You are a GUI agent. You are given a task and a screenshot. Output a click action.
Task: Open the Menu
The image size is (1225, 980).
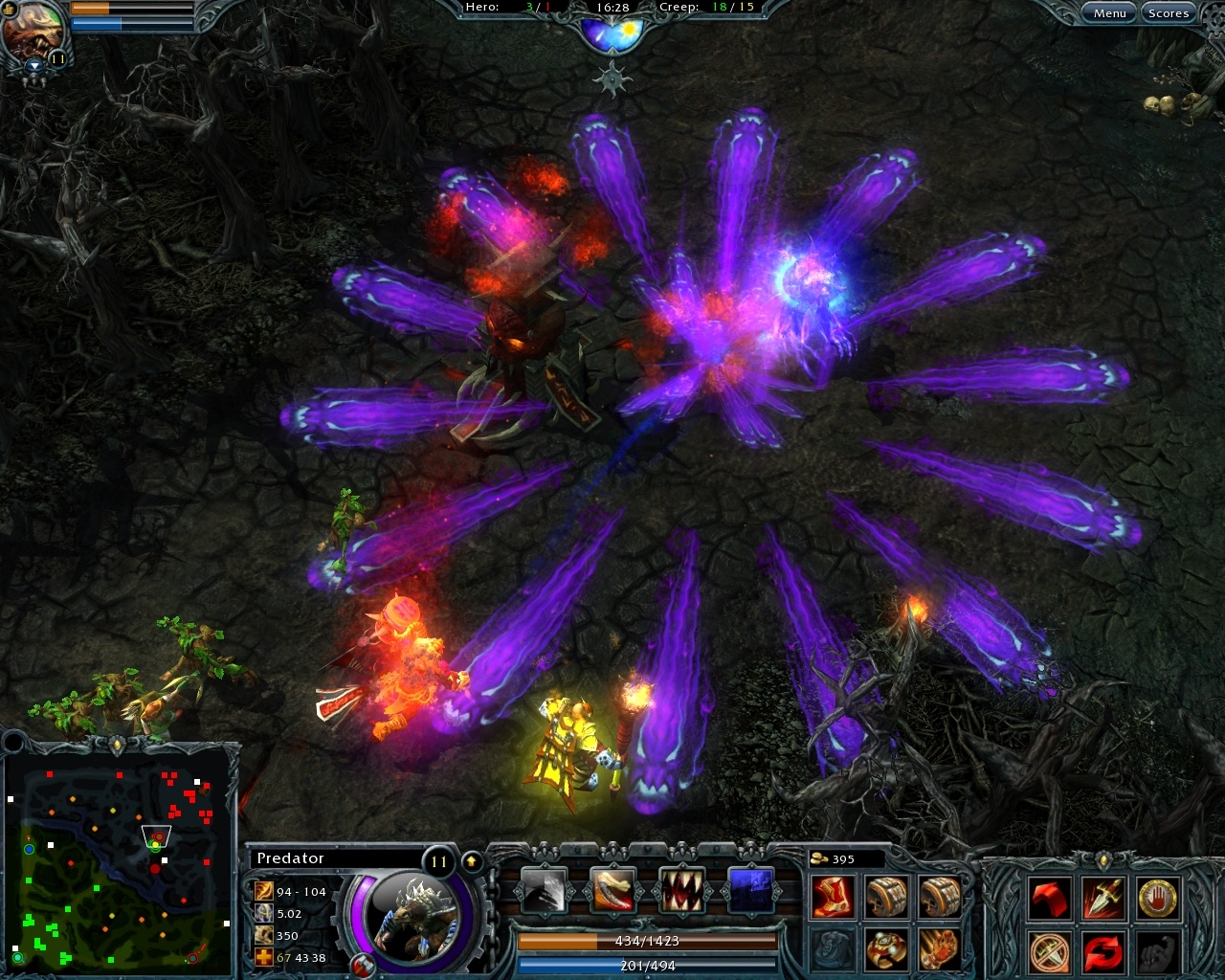pyautogui.click(x=1109, y=12)
